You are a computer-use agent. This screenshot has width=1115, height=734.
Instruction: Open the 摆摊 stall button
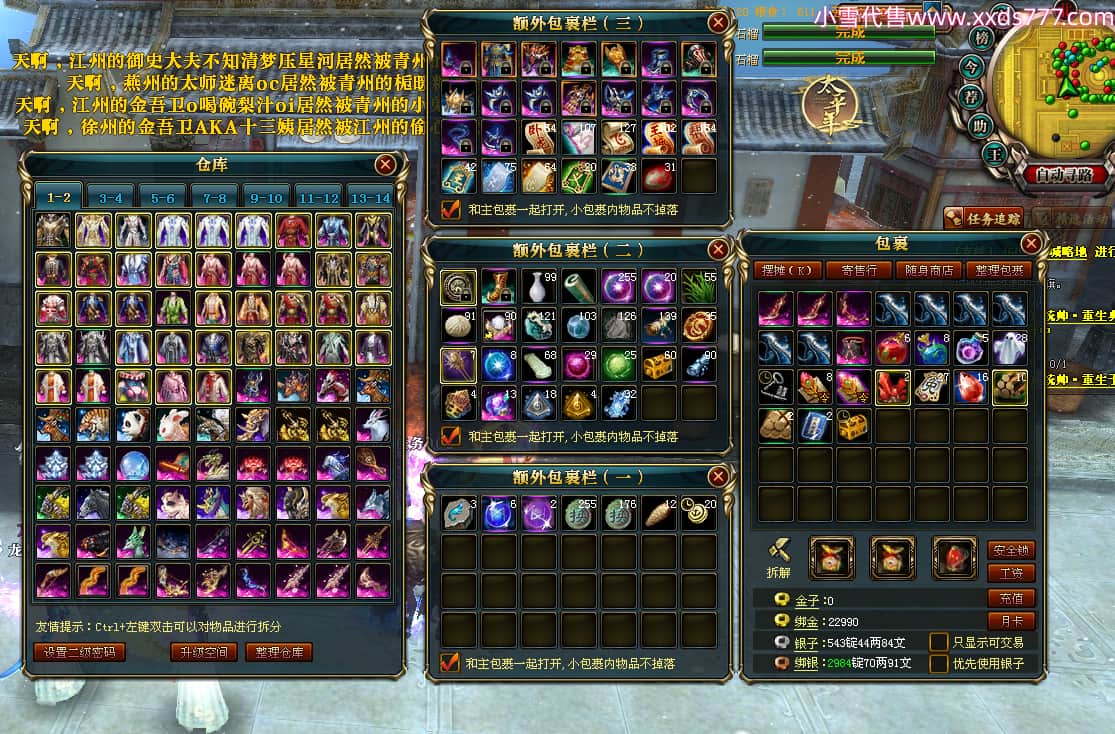pyautogui.click(x=789, y=270)
